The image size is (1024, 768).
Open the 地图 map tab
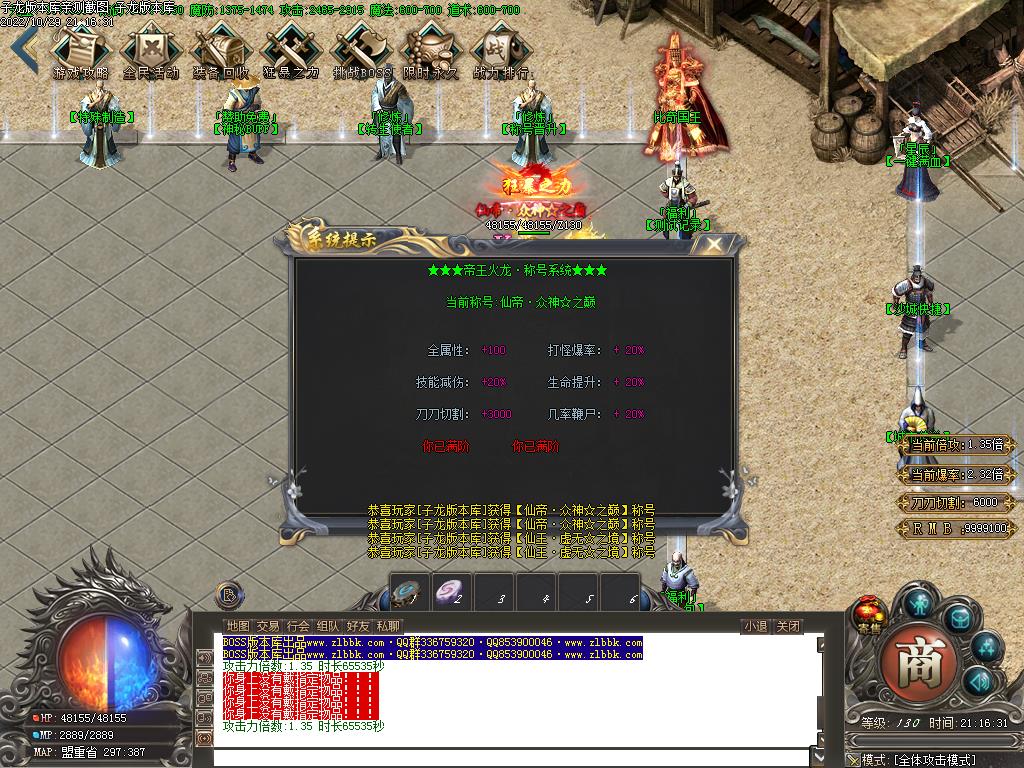click(x=238, y=626)
